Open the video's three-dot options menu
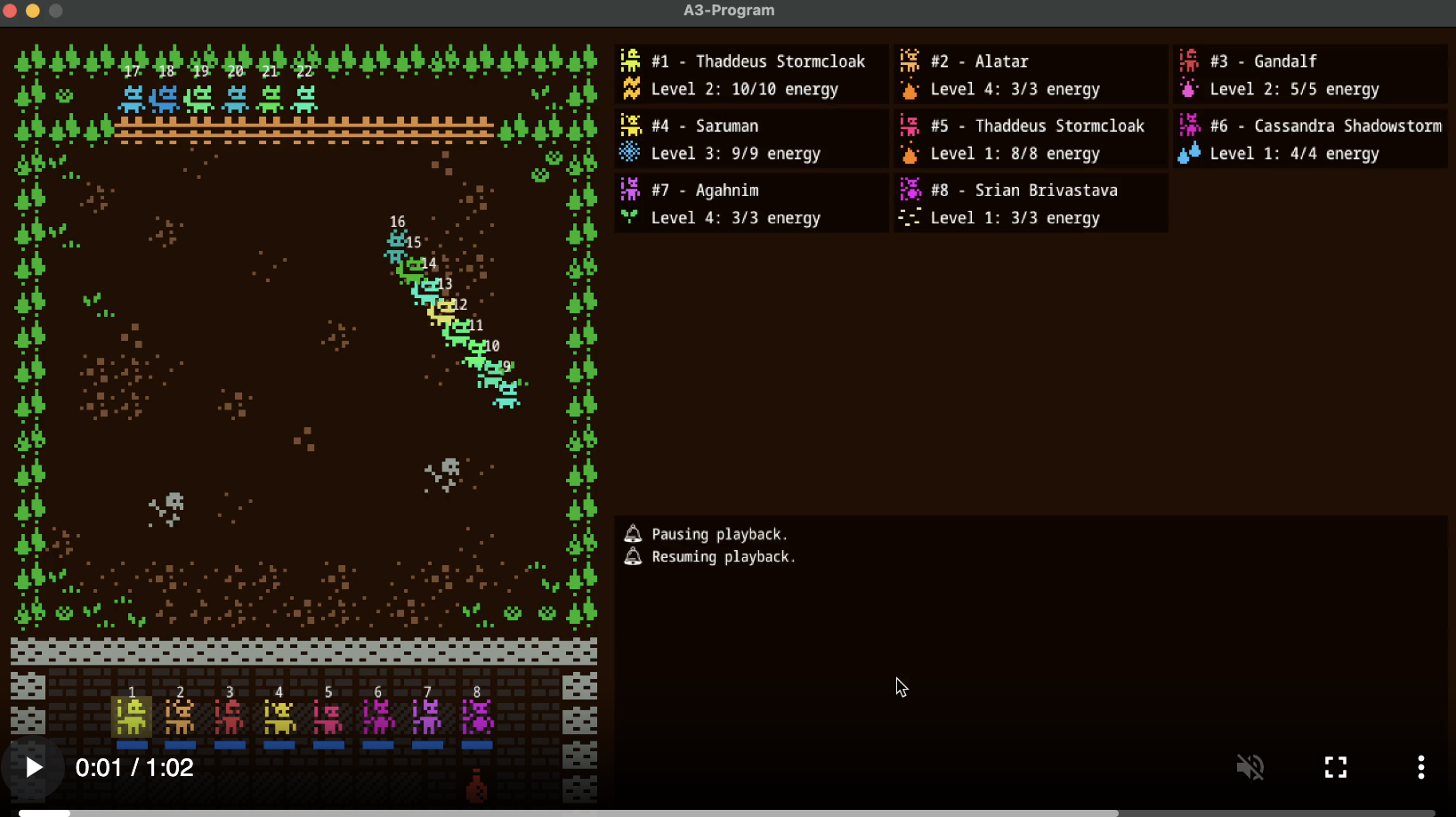The image size is (1456, 817). [1420, 767]
